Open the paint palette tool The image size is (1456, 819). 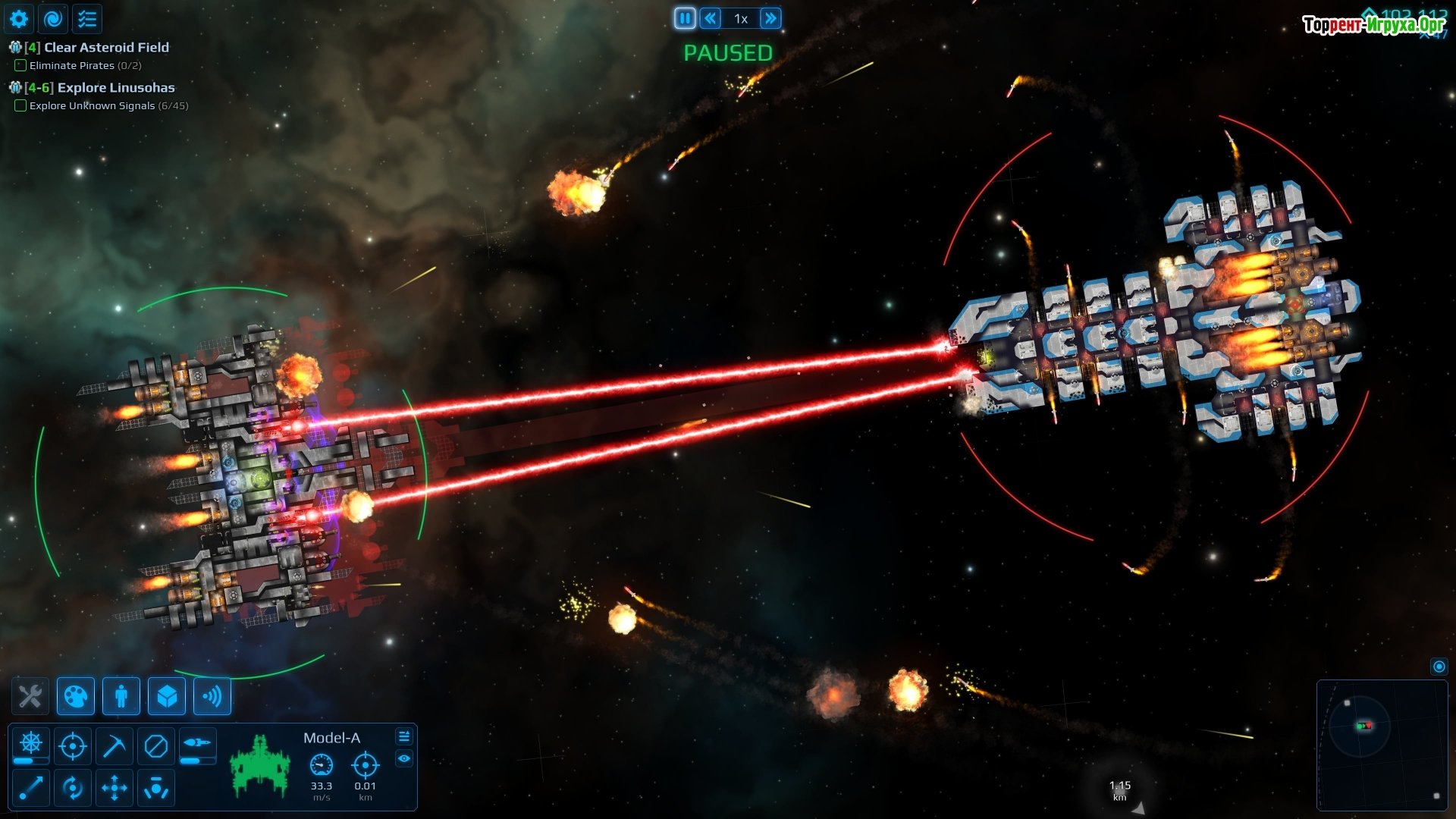click(76, 696)
